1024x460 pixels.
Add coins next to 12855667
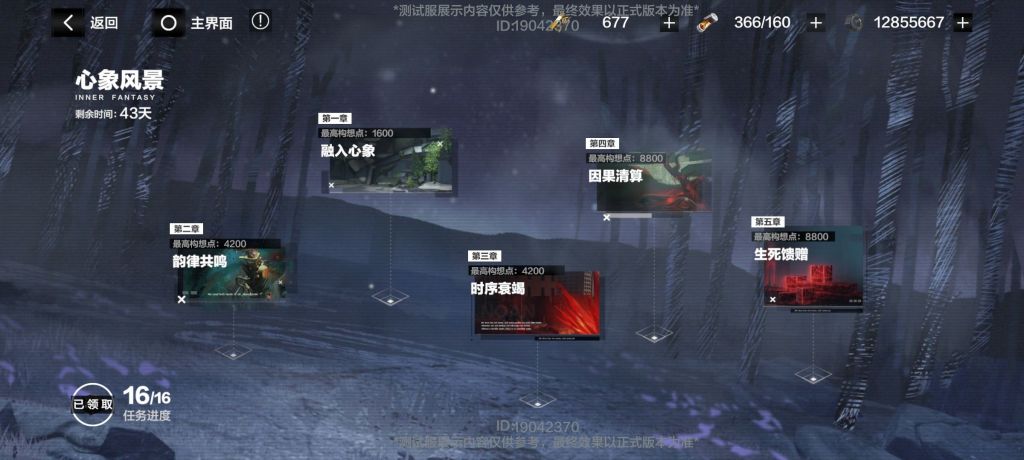(x=962, y=23)
